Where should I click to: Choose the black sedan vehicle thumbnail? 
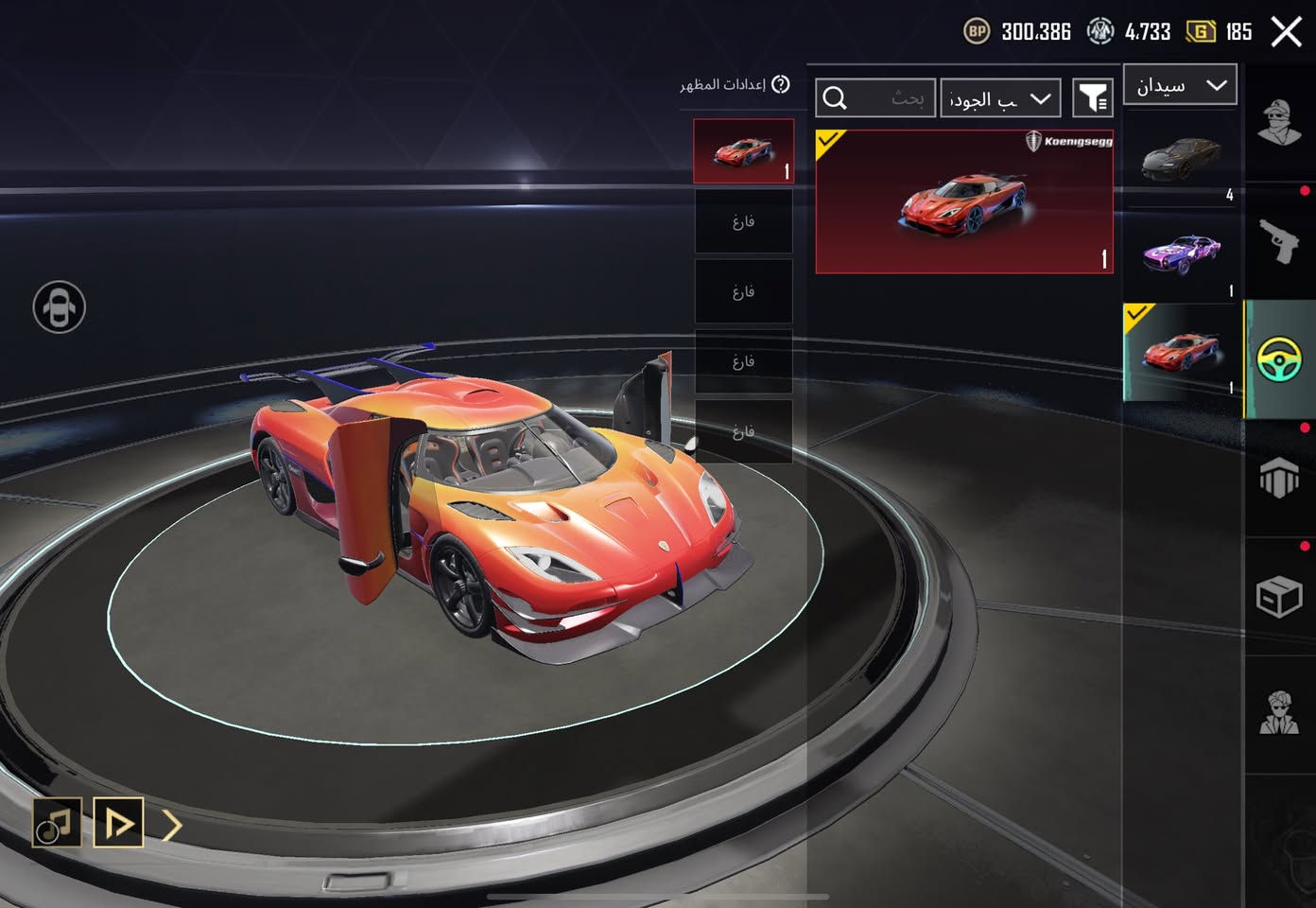[1181, 158]
